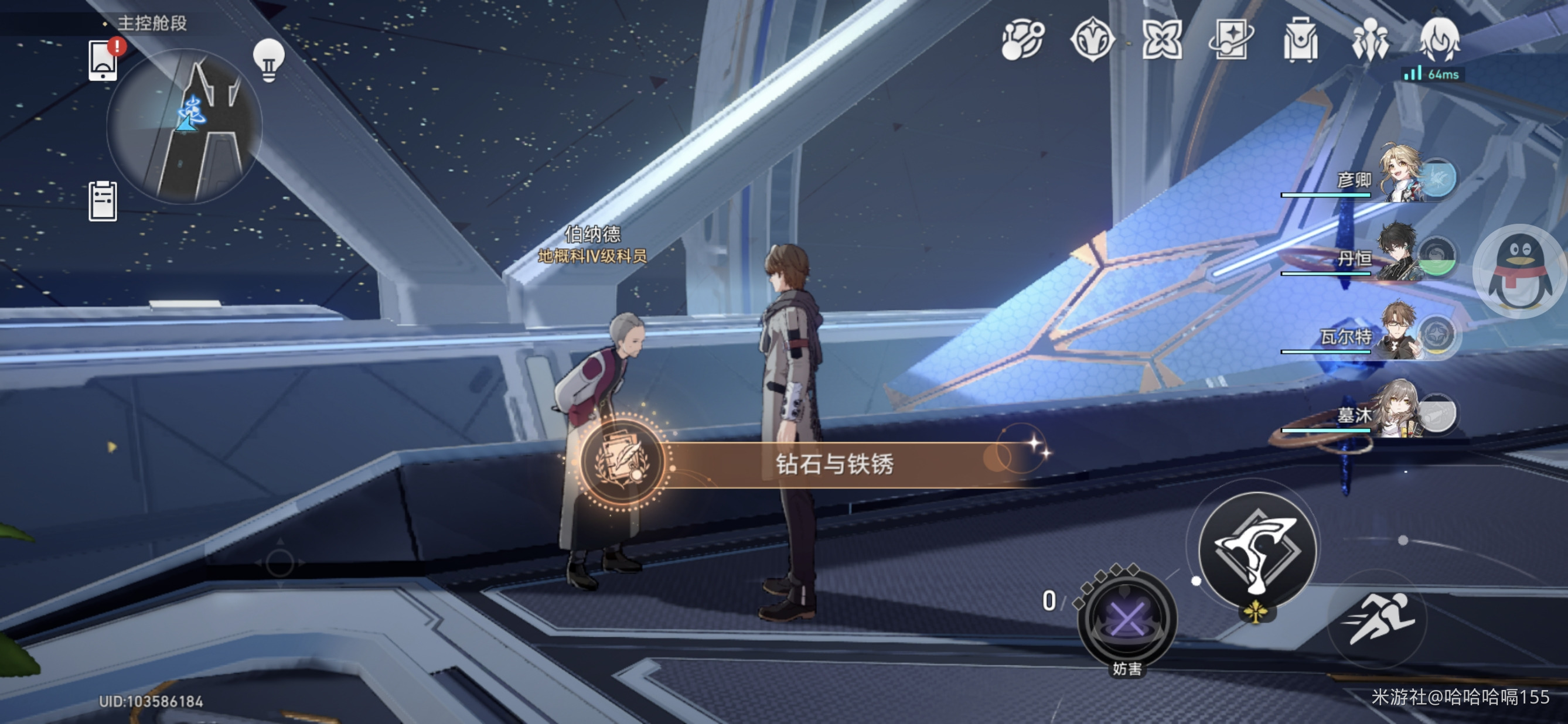Open the circular minimap
This screenshot has height=724, width=1568.
pos(185,125)
